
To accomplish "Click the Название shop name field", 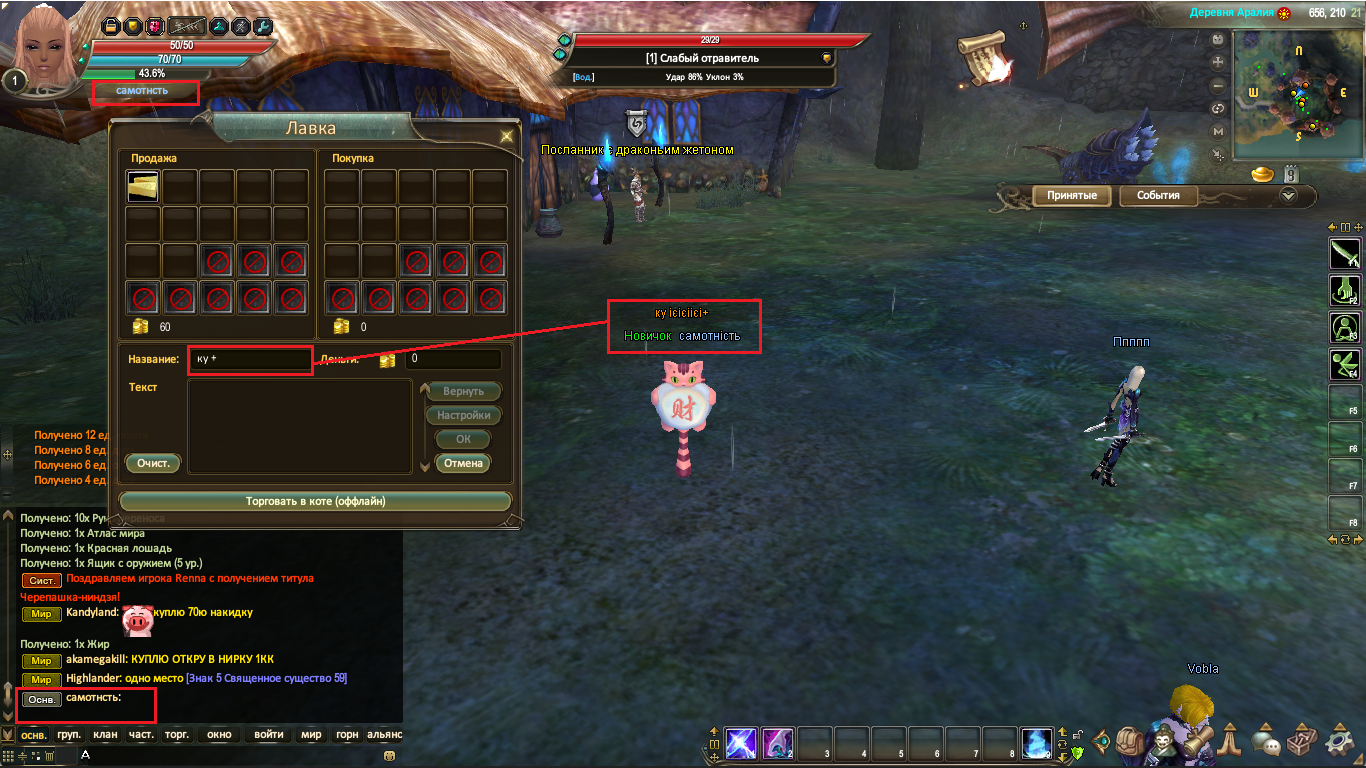I will [250, 359].
